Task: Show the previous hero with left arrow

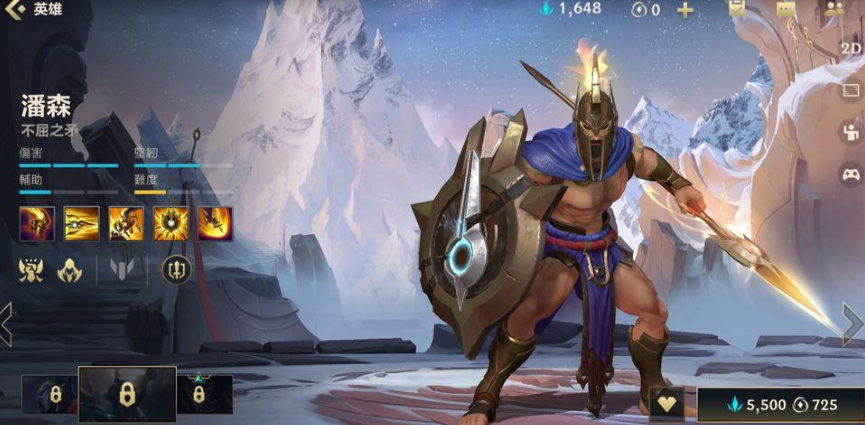Action: point(7,324)
